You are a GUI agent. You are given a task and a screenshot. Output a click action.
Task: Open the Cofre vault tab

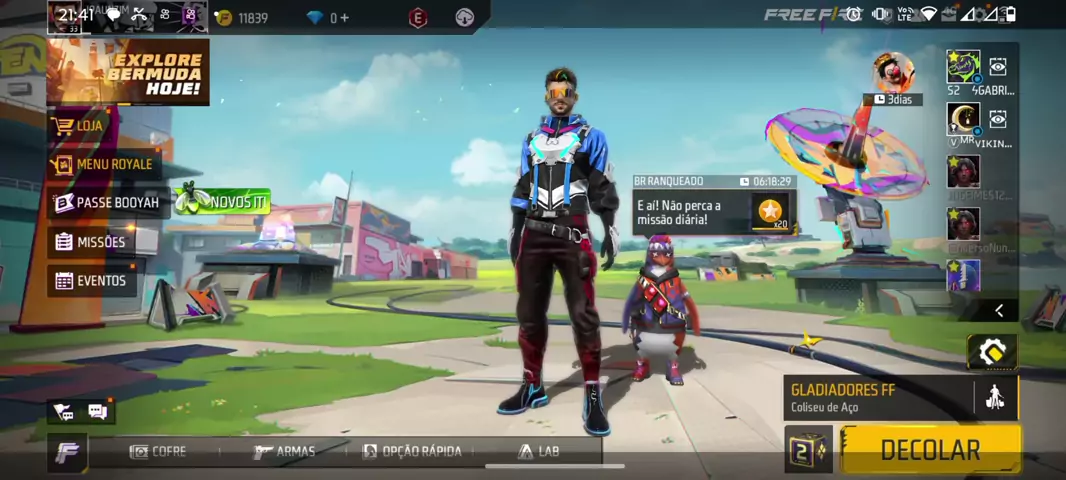pyautogui.click(x=158, y=452)
